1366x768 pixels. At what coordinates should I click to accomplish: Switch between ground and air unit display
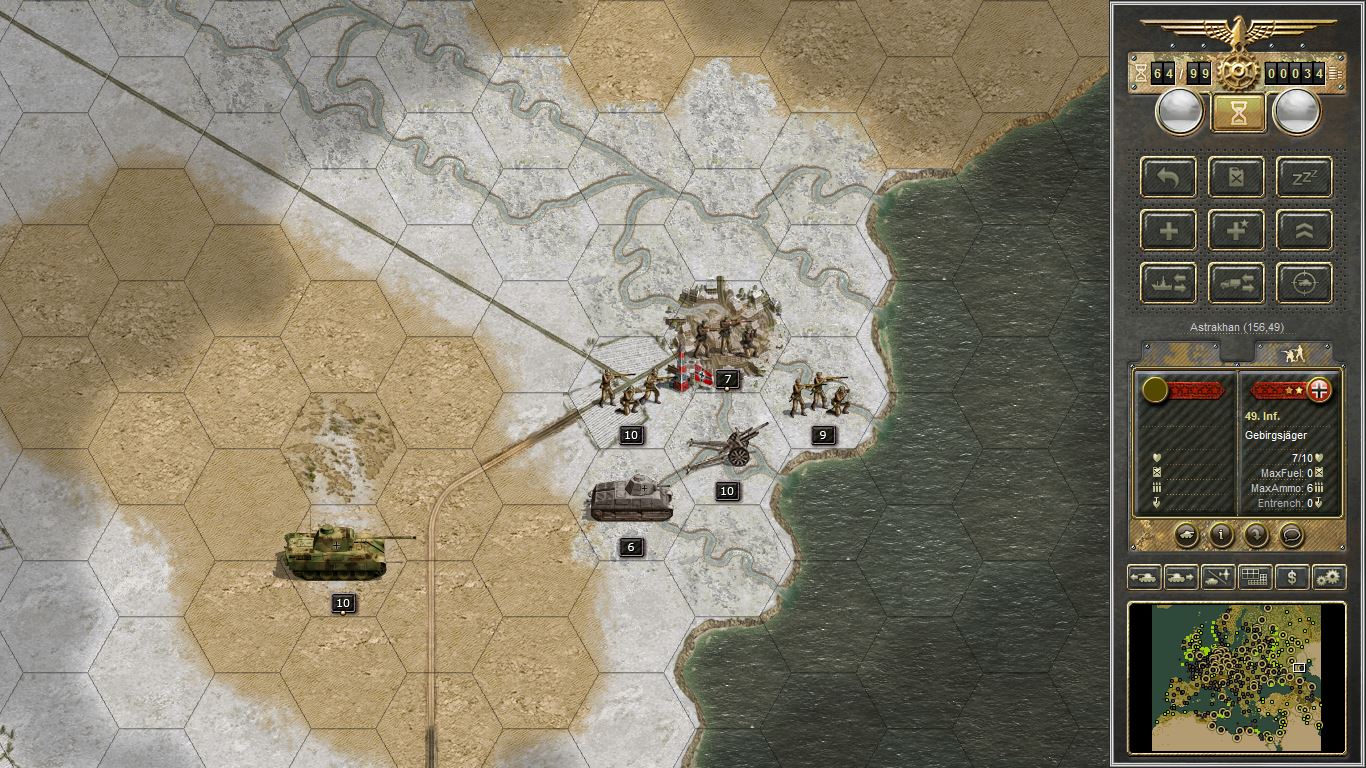coord(1217,577)
